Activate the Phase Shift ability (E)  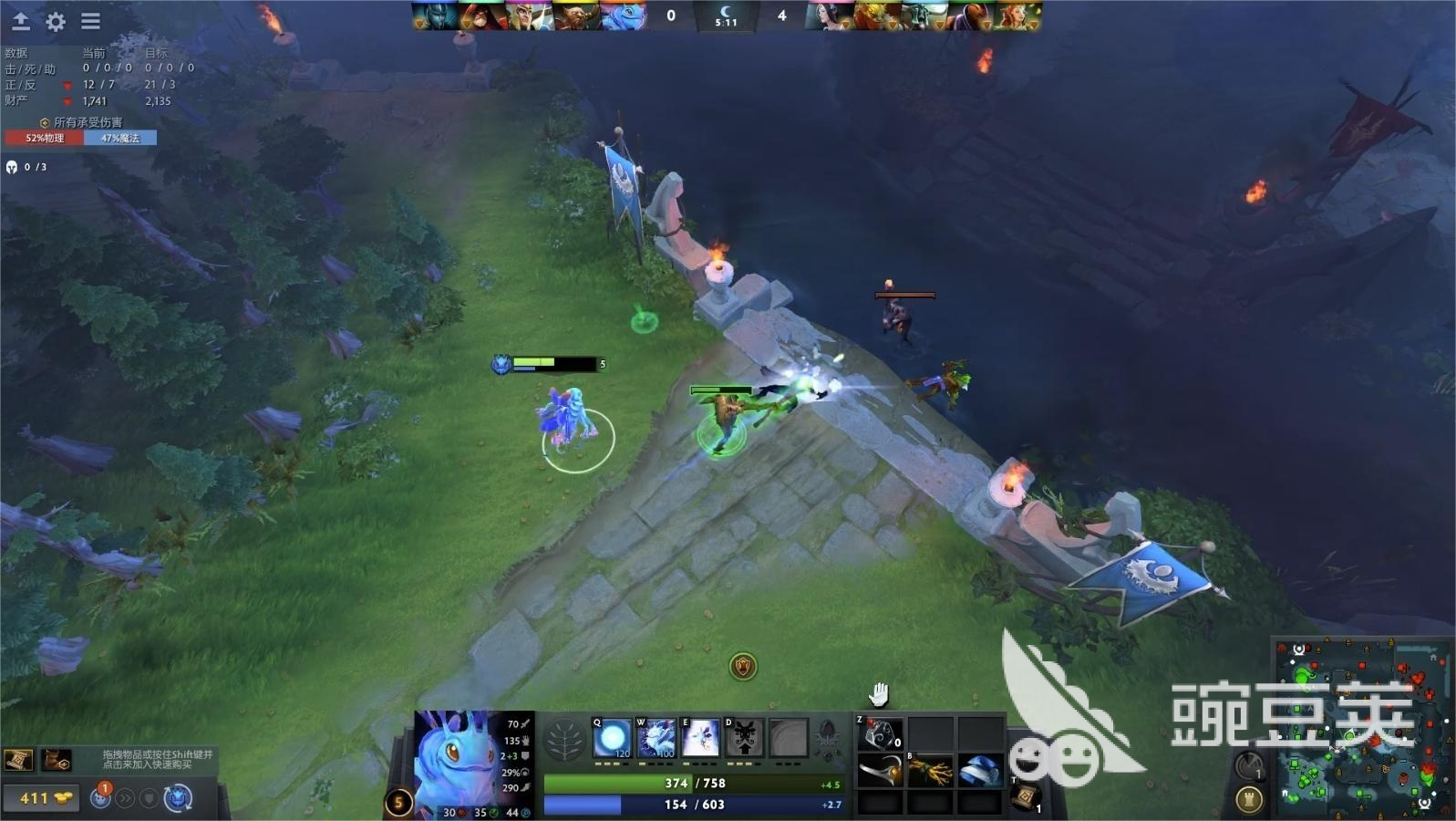point(700,737)
